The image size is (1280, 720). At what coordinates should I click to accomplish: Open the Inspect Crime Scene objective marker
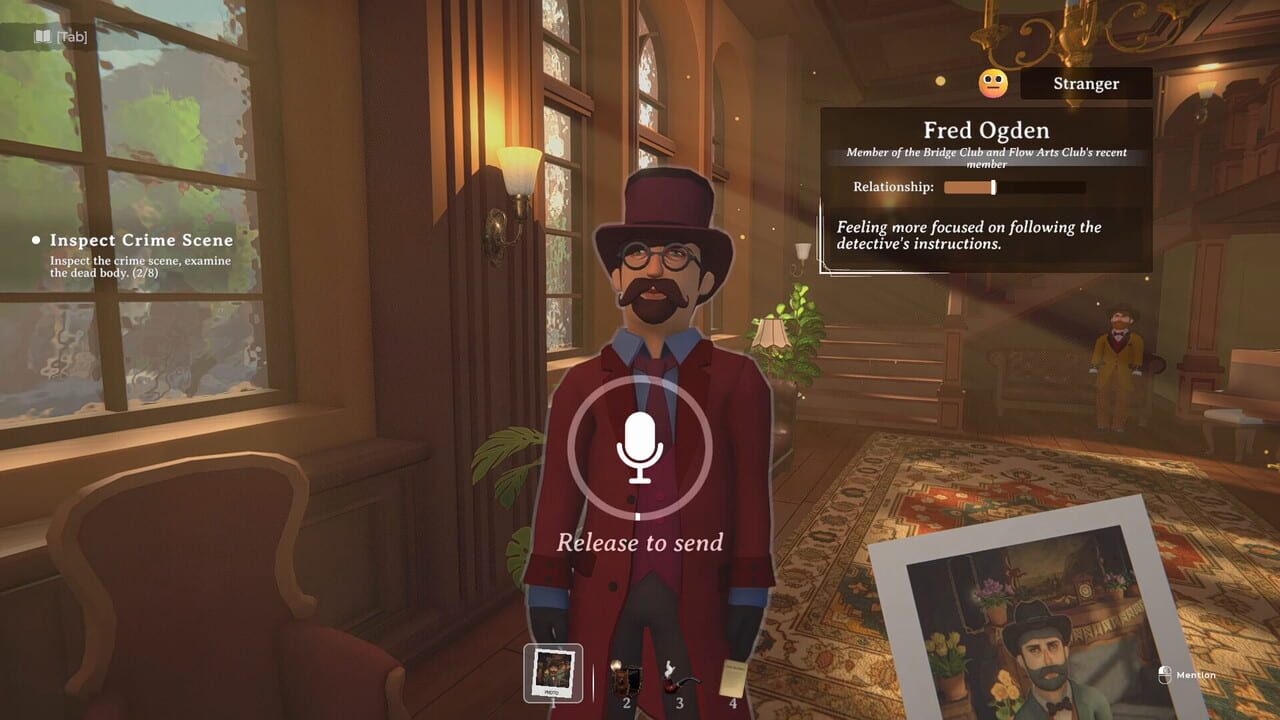click(141, 240)
